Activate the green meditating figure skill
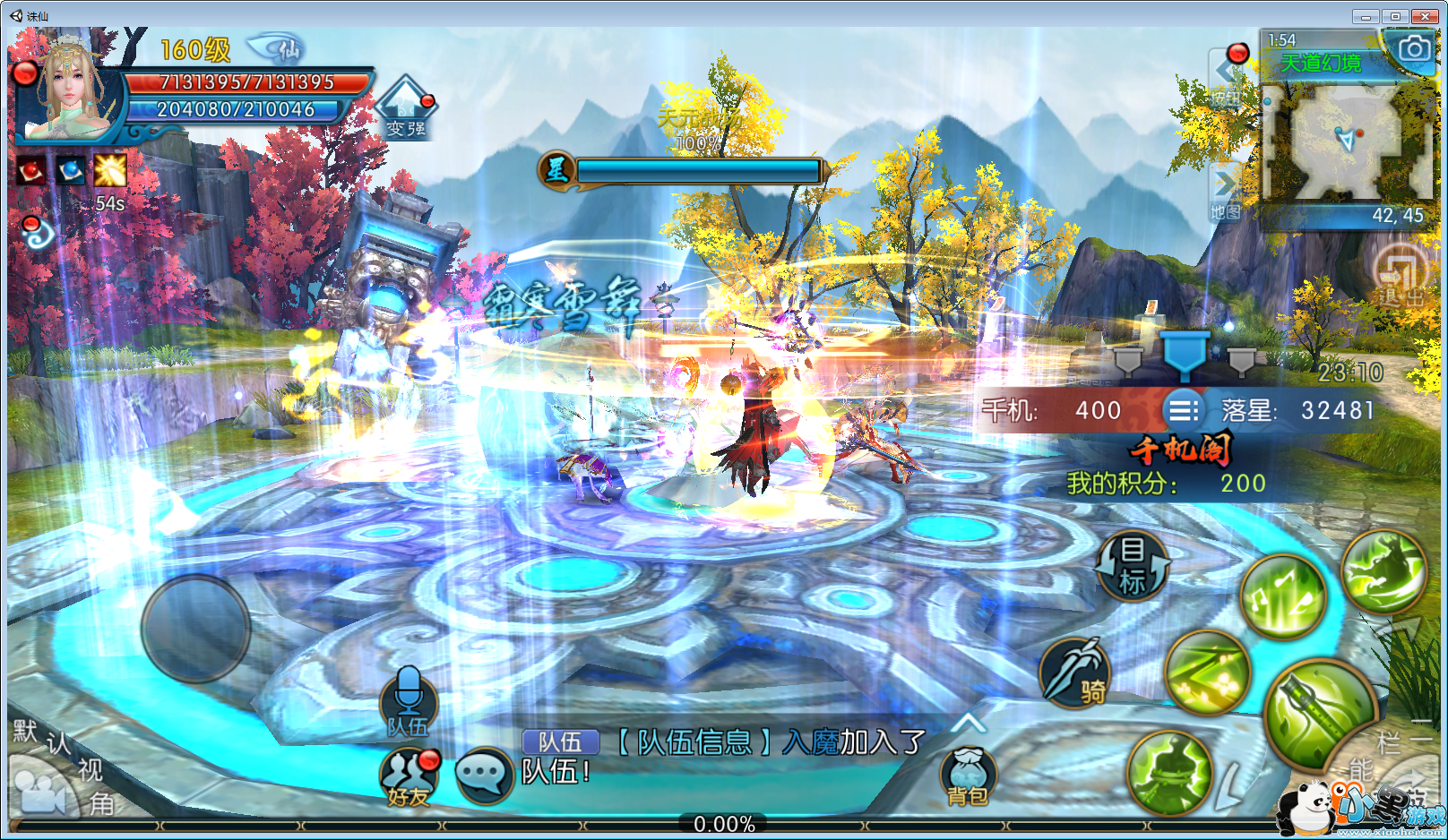Viewport: 1448px width, 840px height. 1168,774
